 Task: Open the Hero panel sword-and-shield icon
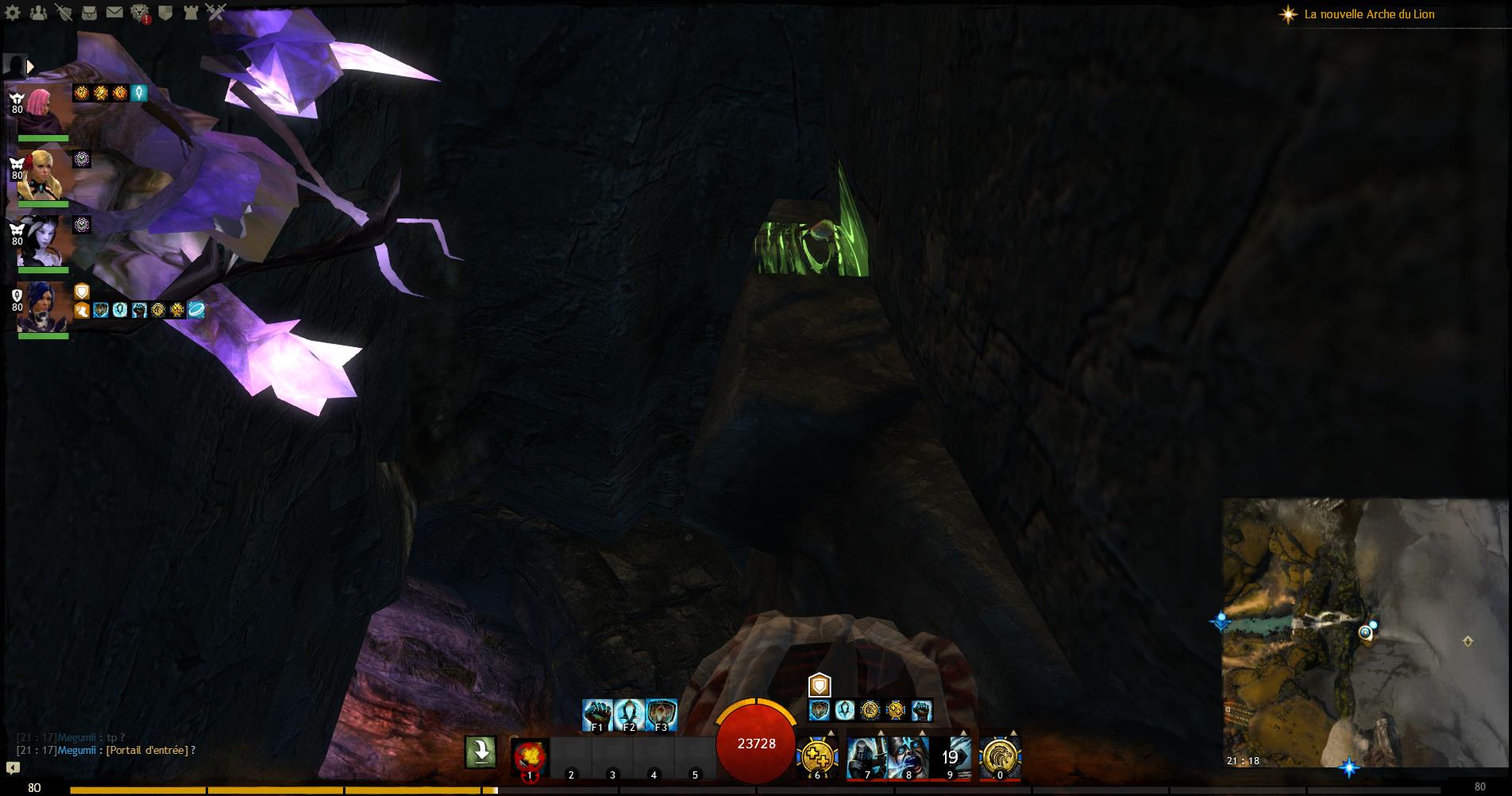click(x=64, y=12)
